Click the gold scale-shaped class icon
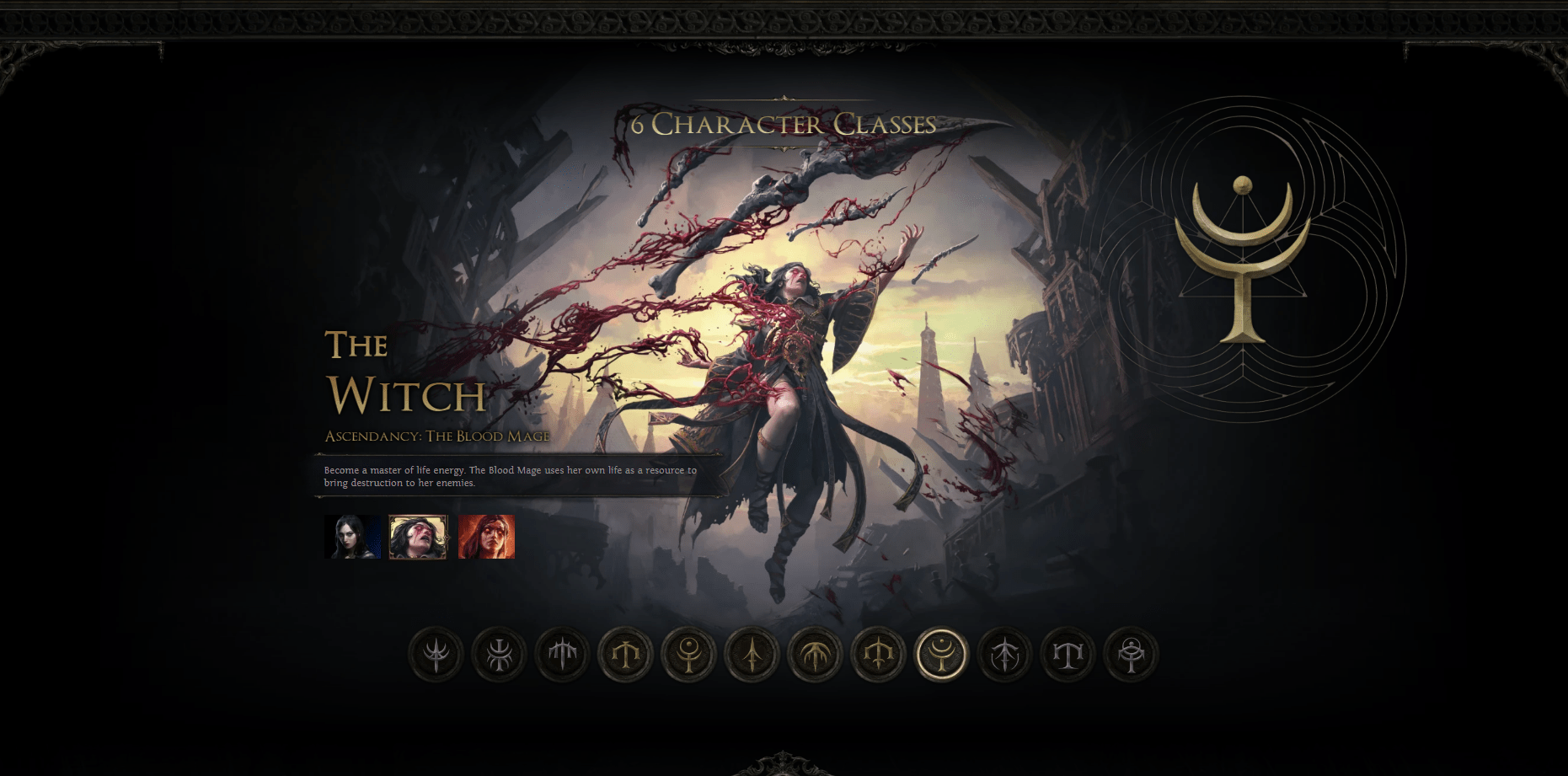 [x=627, y=654]
